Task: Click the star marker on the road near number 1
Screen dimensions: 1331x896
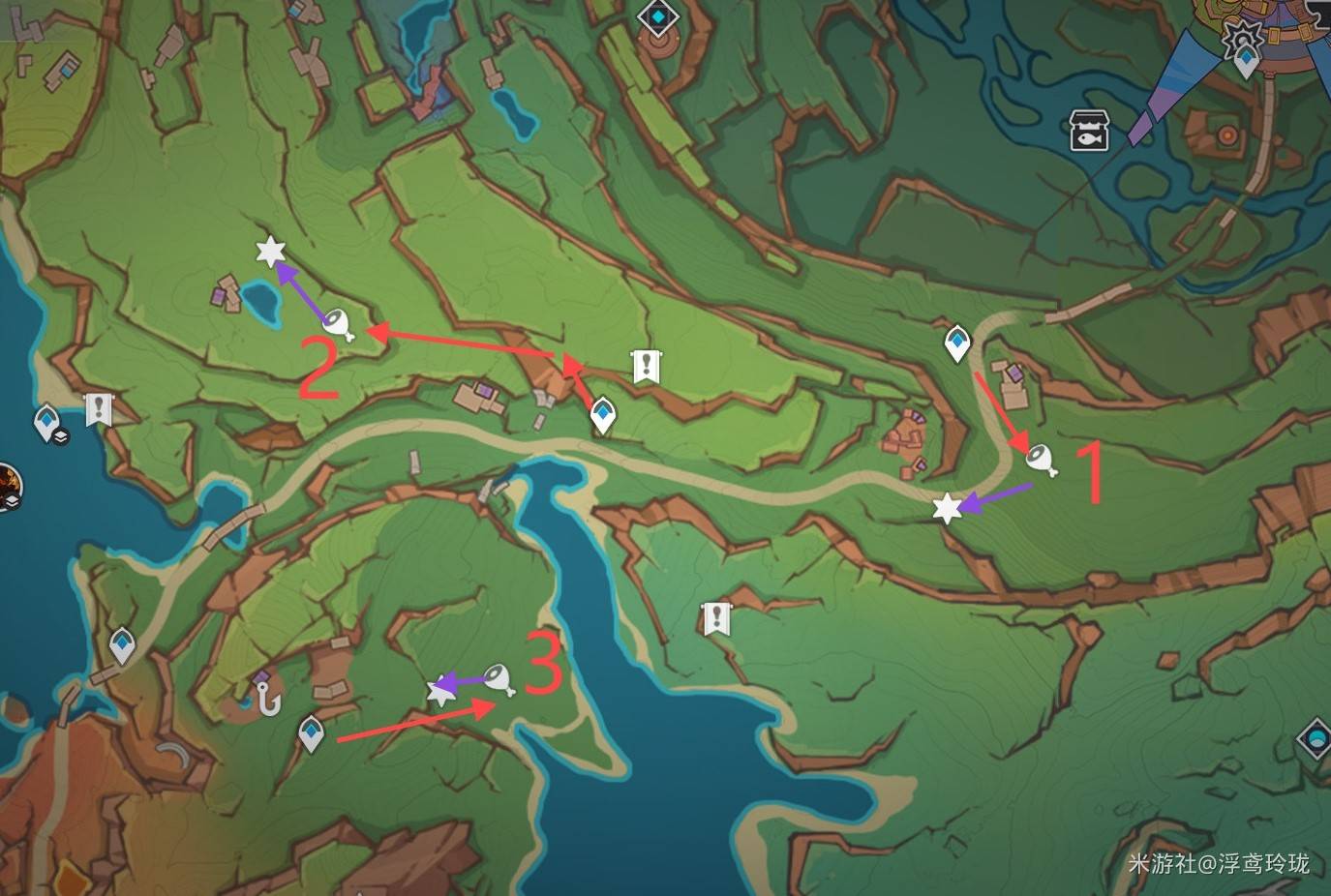Action: 946,508
